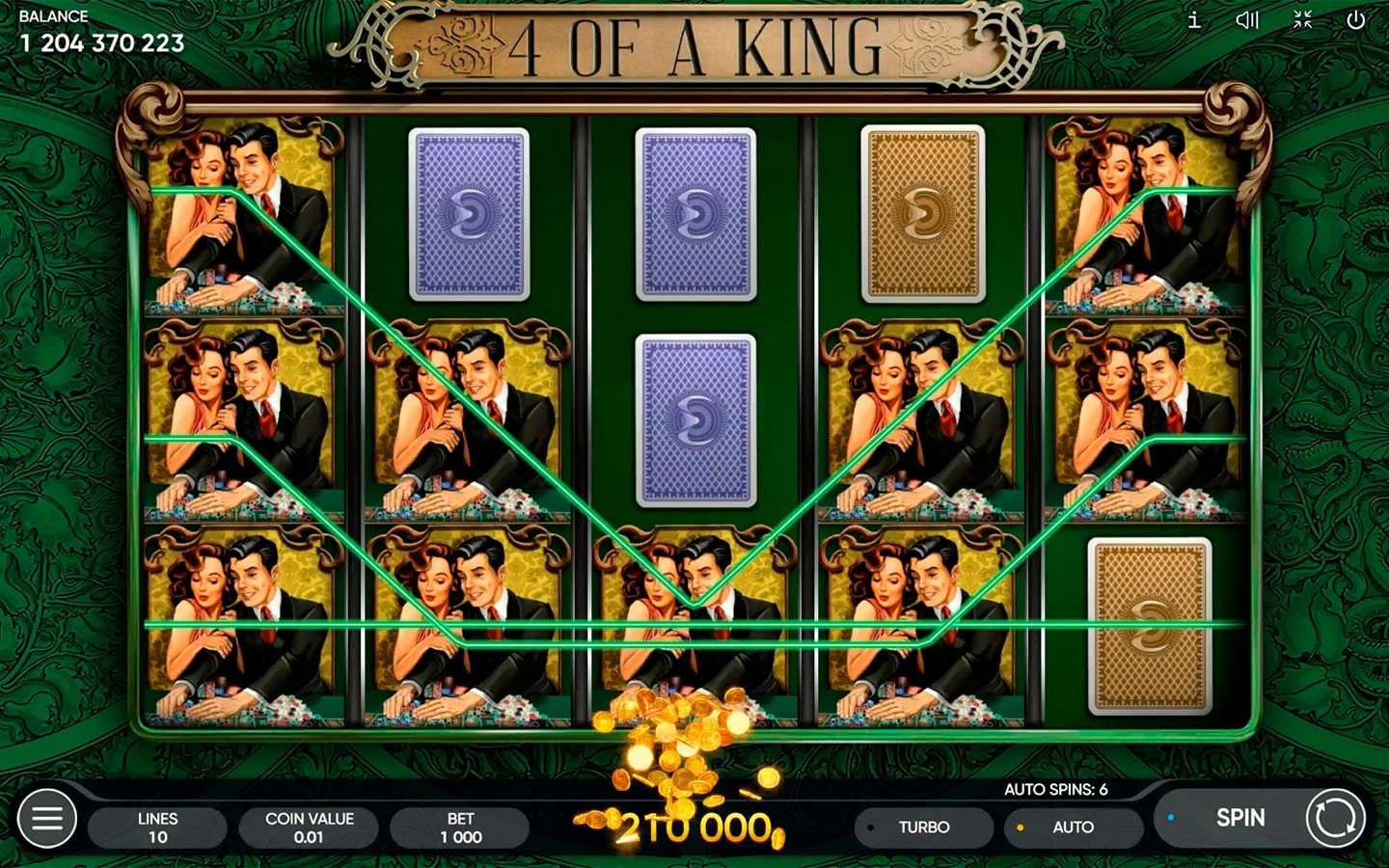Open the hamburger menu
This screenshot has height=868, width=1389.
click(x=47, y=819)
